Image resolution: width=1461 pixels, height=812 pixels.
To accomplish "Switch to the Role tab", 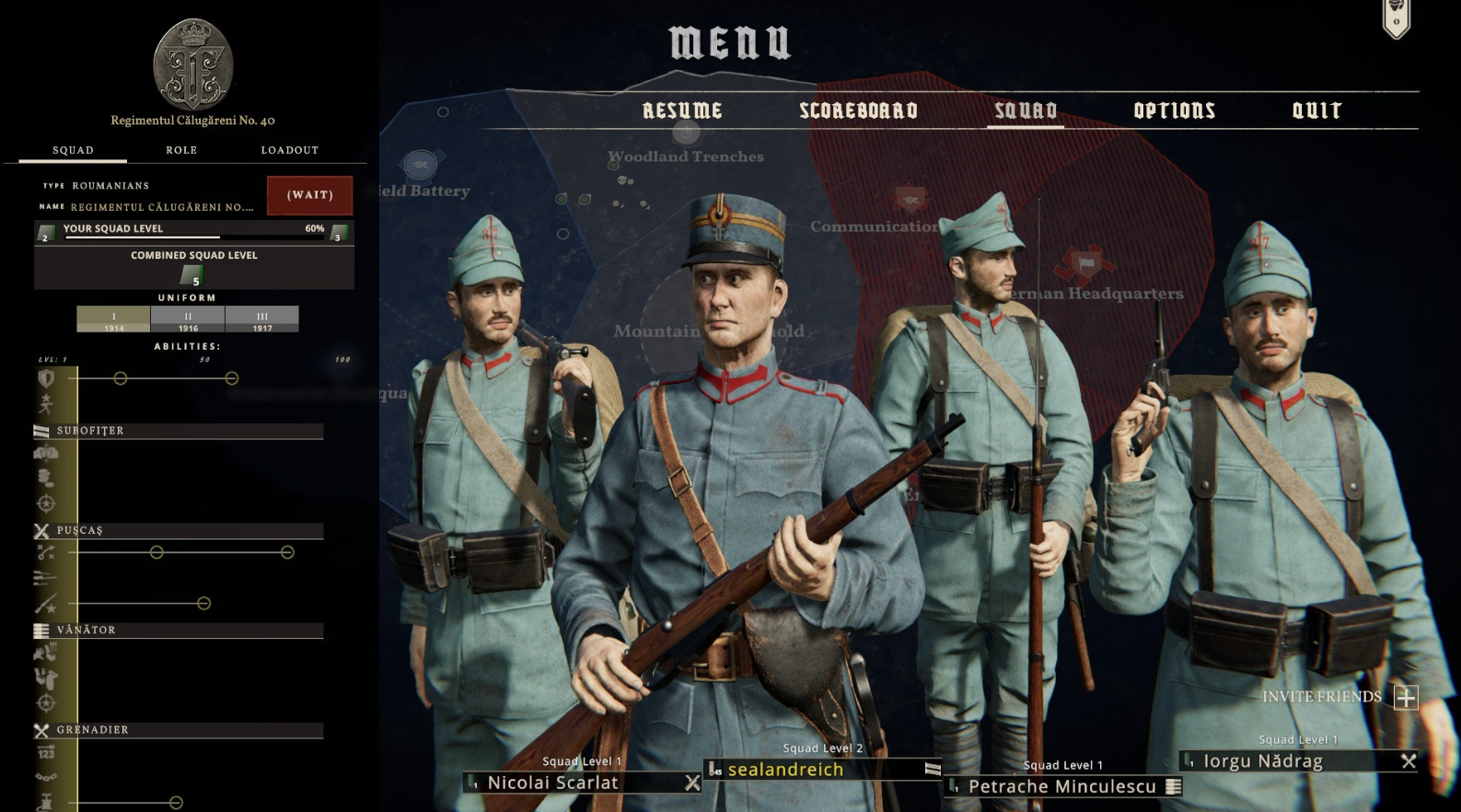I will click(181, 150).
